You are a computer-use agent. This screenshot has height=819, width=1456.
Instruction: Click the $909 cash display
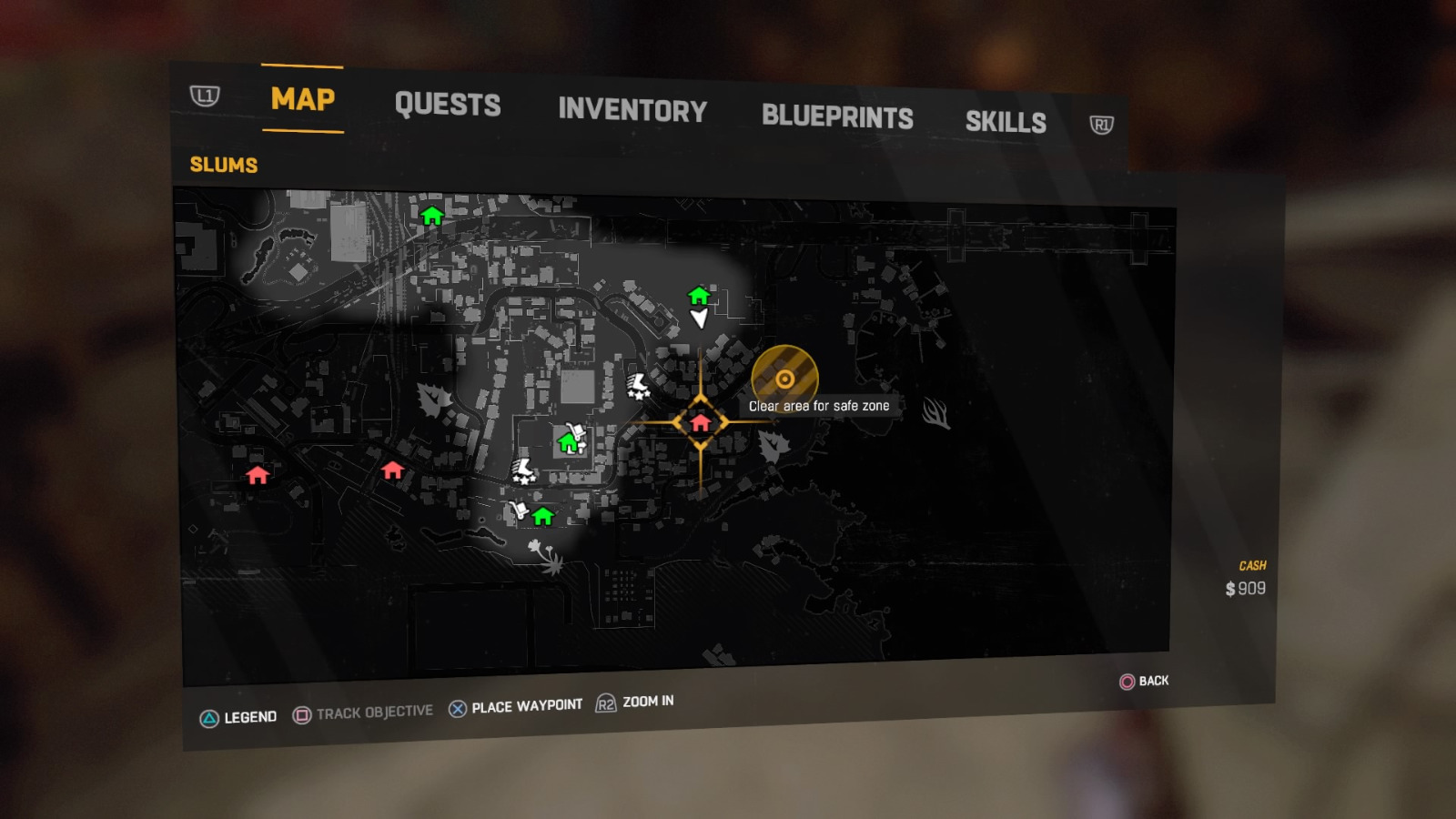click(1244, 588)
